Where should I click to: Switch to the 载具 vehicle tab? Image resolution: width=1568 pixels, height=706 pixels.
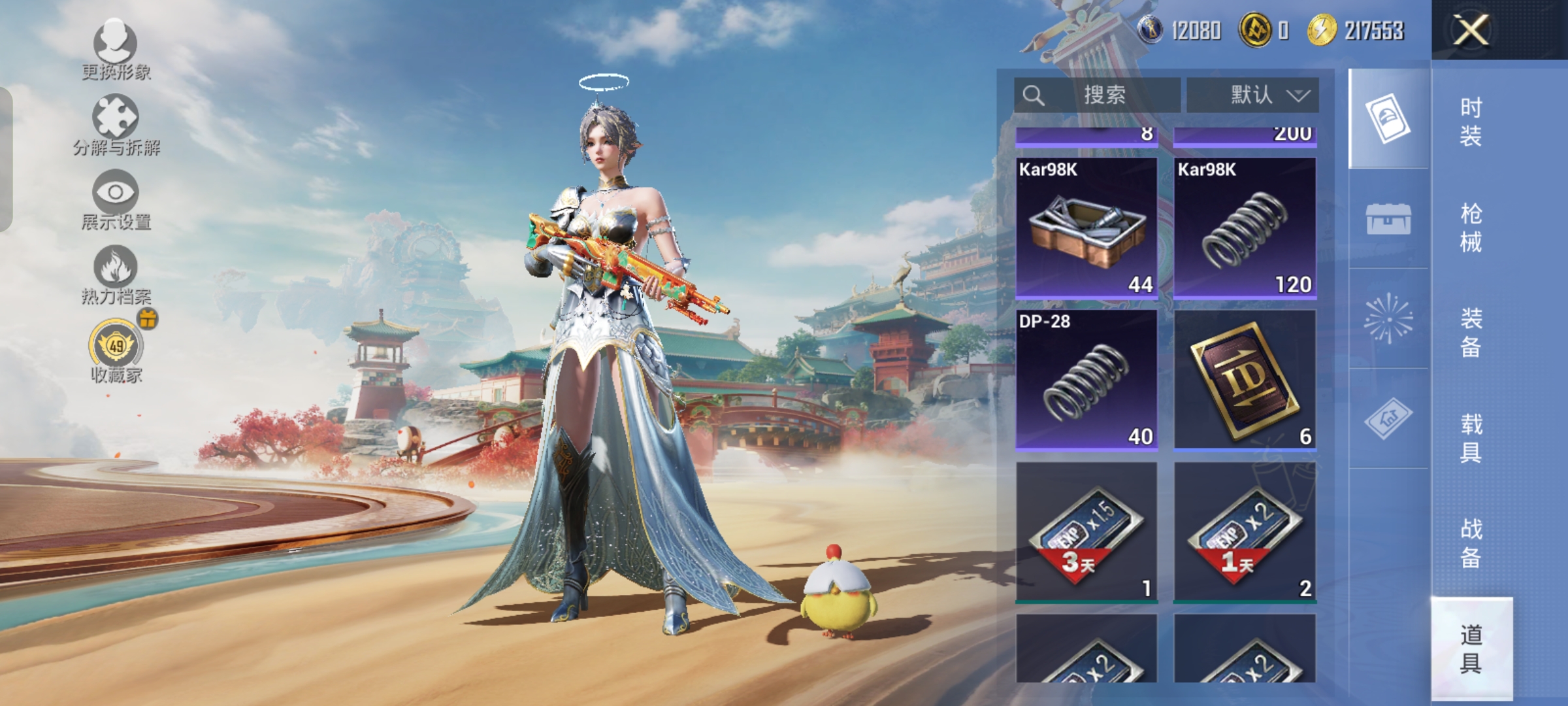(x=1471, y=438)
